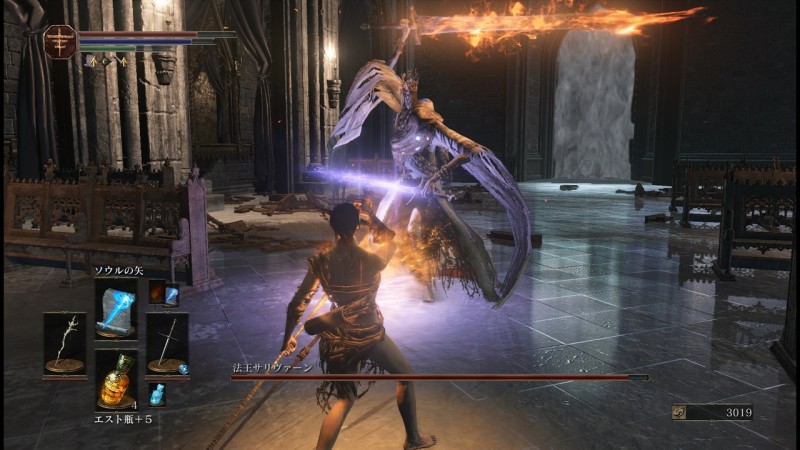Click the first buff status icon
Image resolution: width=800 pixels, height=450 pixels.
click(x=95, y=61)
